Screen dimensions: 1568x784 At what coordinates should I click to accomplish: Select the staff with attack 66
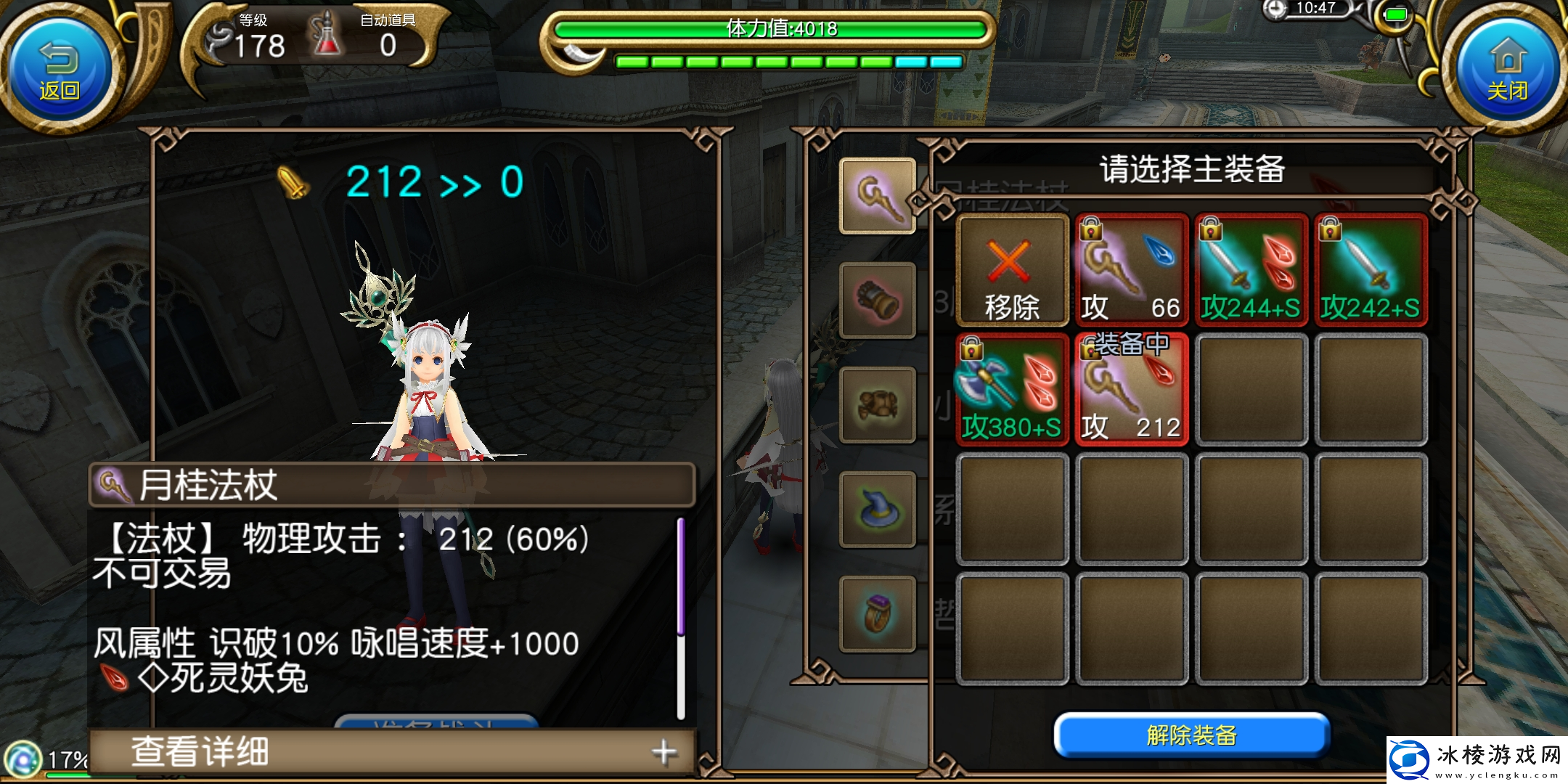pos(1131,270)
